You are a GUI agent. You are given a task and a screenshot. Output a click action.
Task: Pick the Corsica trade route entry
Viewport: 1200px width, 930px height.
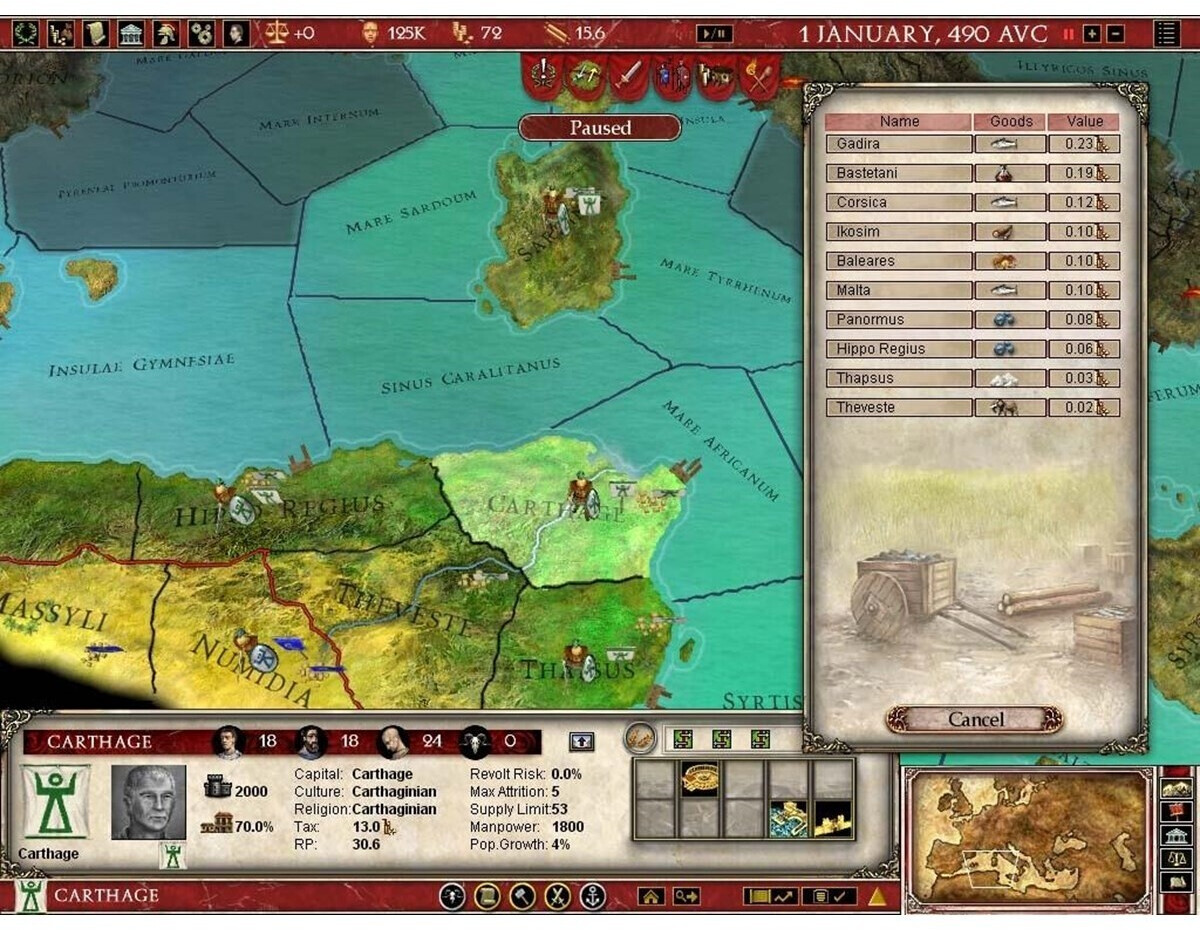pyautogui.click(x=899, y=202)
